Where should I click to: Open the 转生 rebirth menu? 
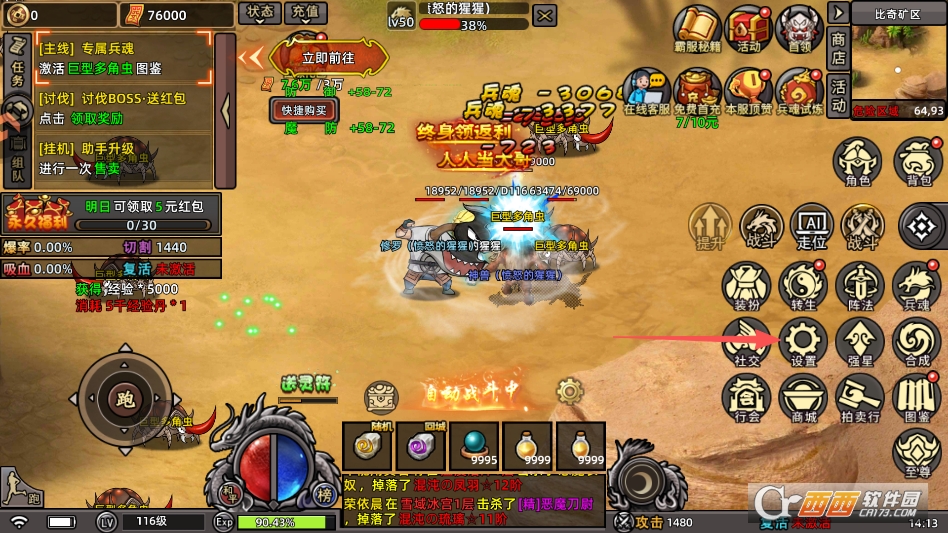tap(801, 286)
